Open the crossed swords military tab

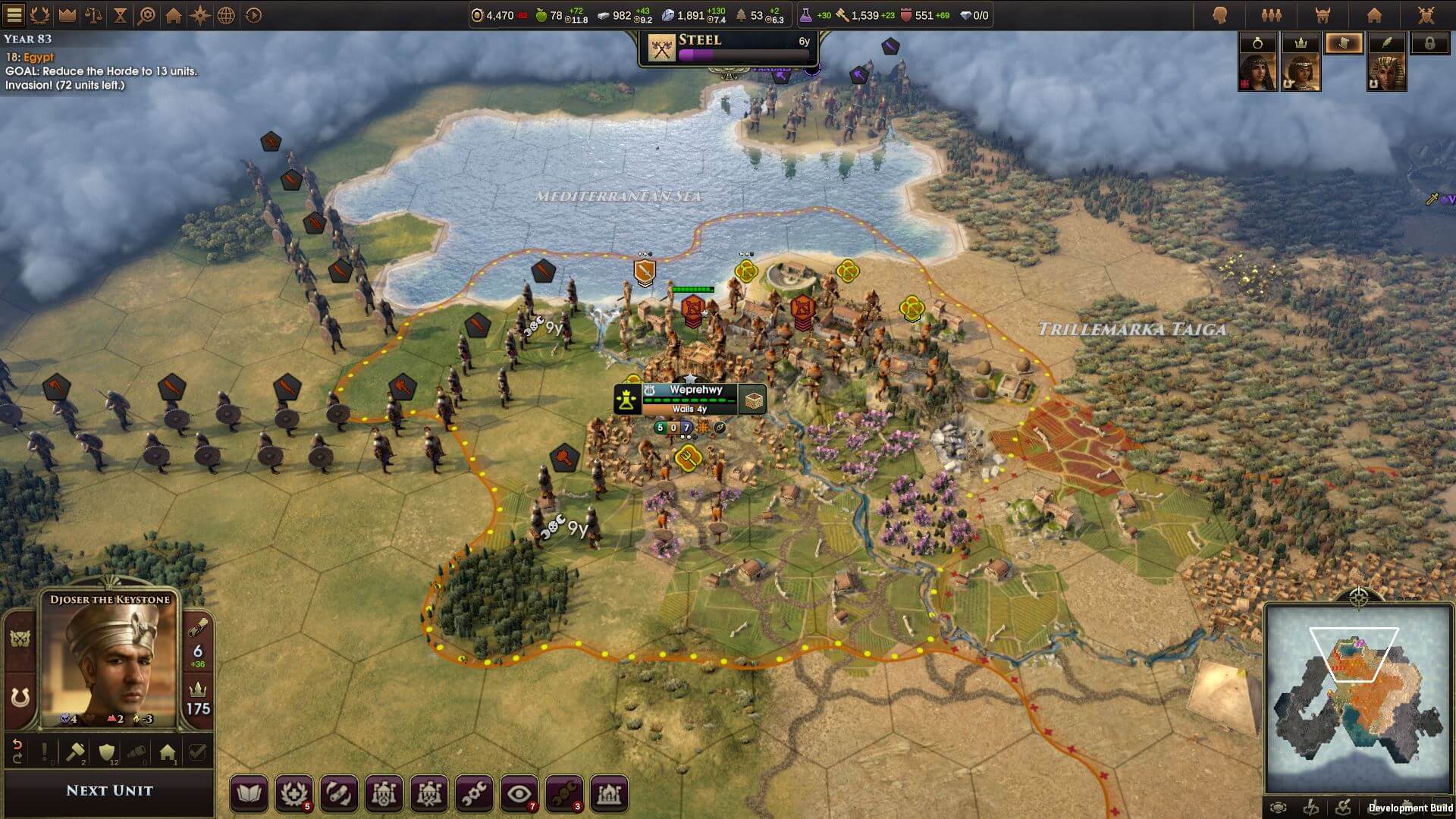1426,15
